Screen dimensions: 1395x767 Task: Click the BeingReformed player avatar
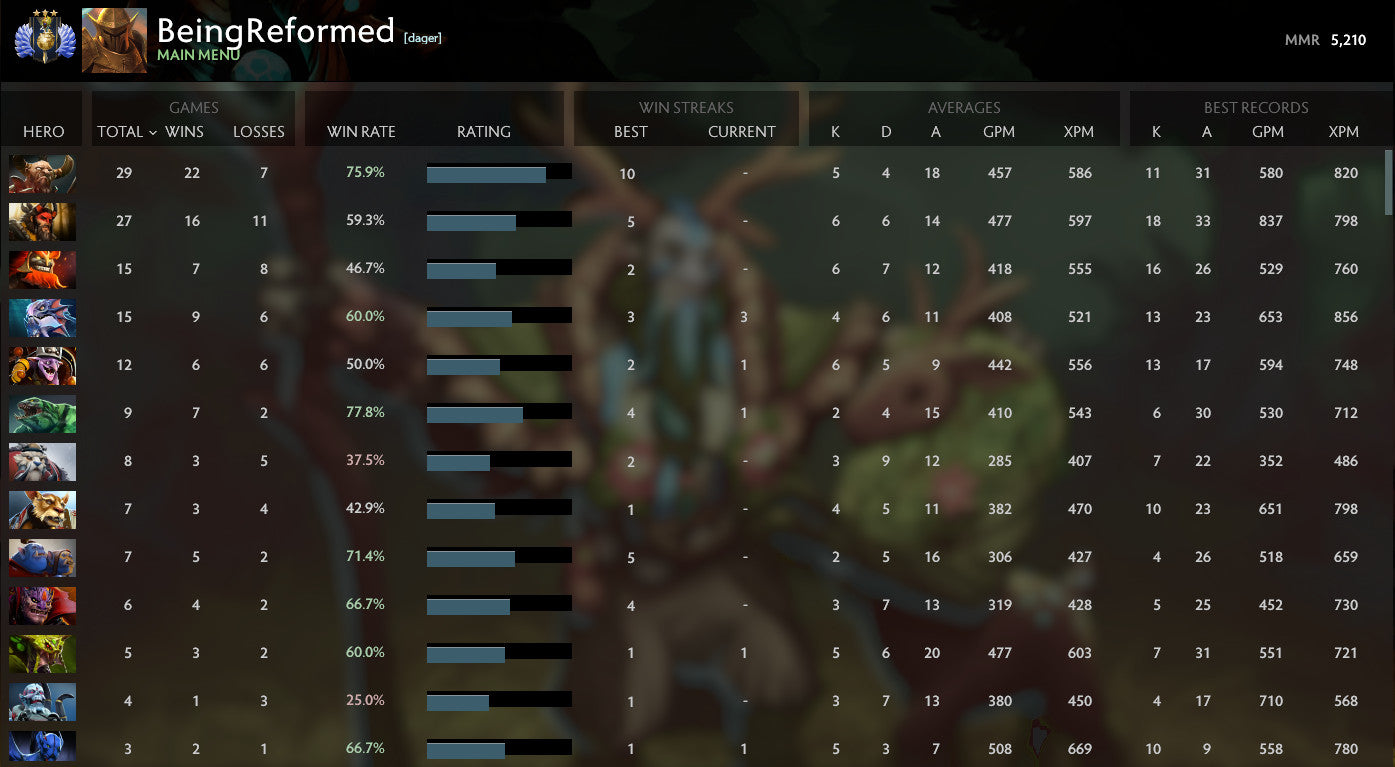pyautogui.click(x=114, y=40)
